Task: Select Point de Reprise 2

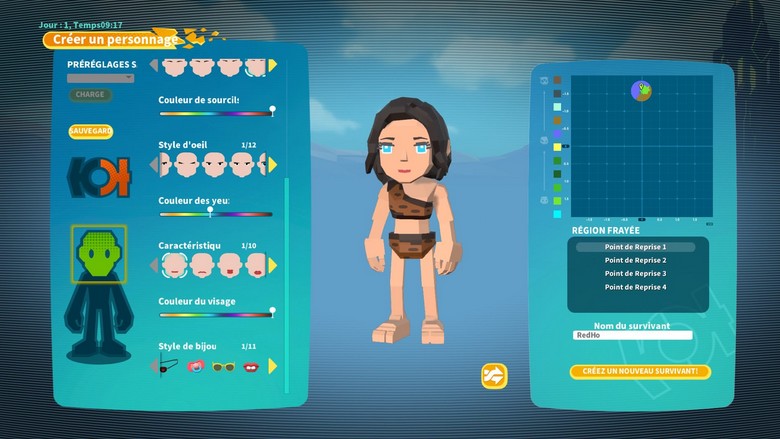Action: click(x=635, y=260)
